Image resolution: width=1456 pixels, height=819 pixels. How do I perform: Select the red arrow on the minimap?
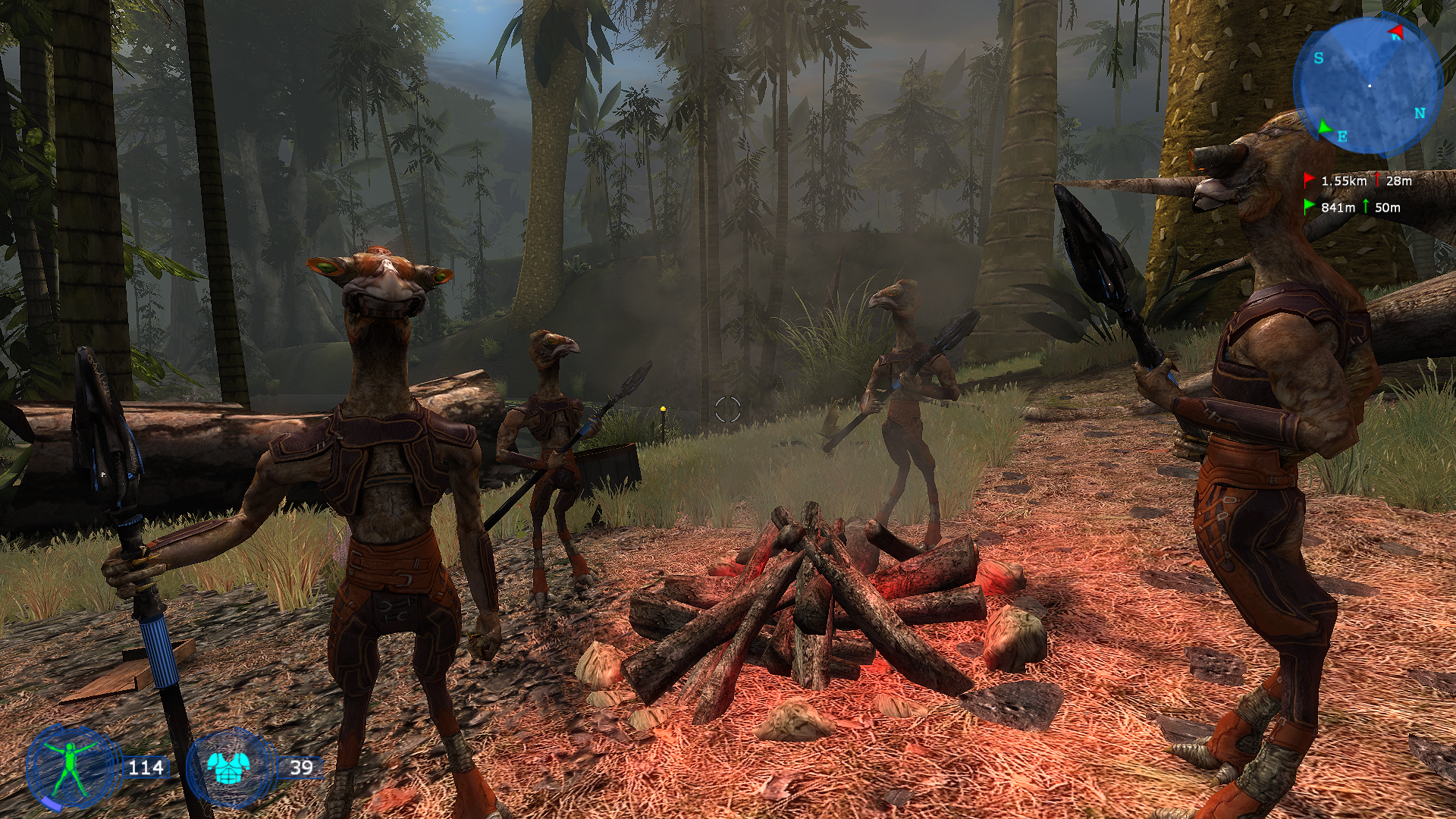[x=1396, y=32]
